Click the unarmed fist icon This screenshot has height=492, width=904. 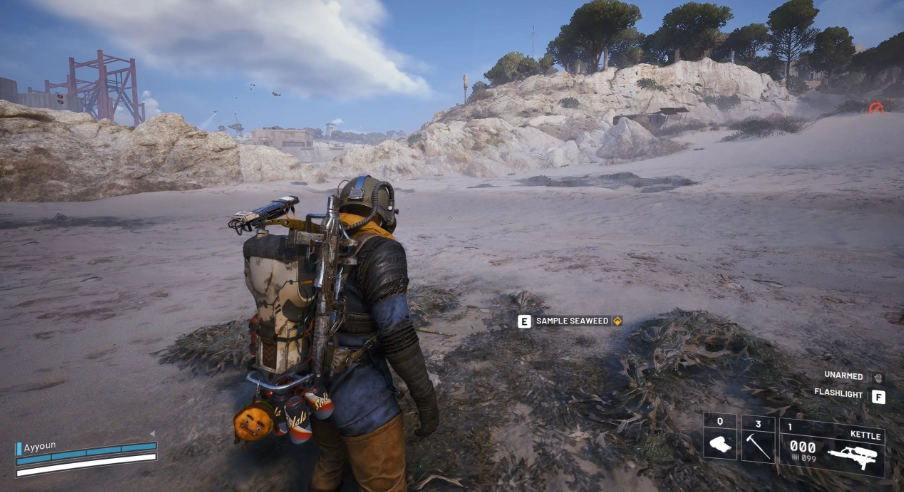point(878,377)
